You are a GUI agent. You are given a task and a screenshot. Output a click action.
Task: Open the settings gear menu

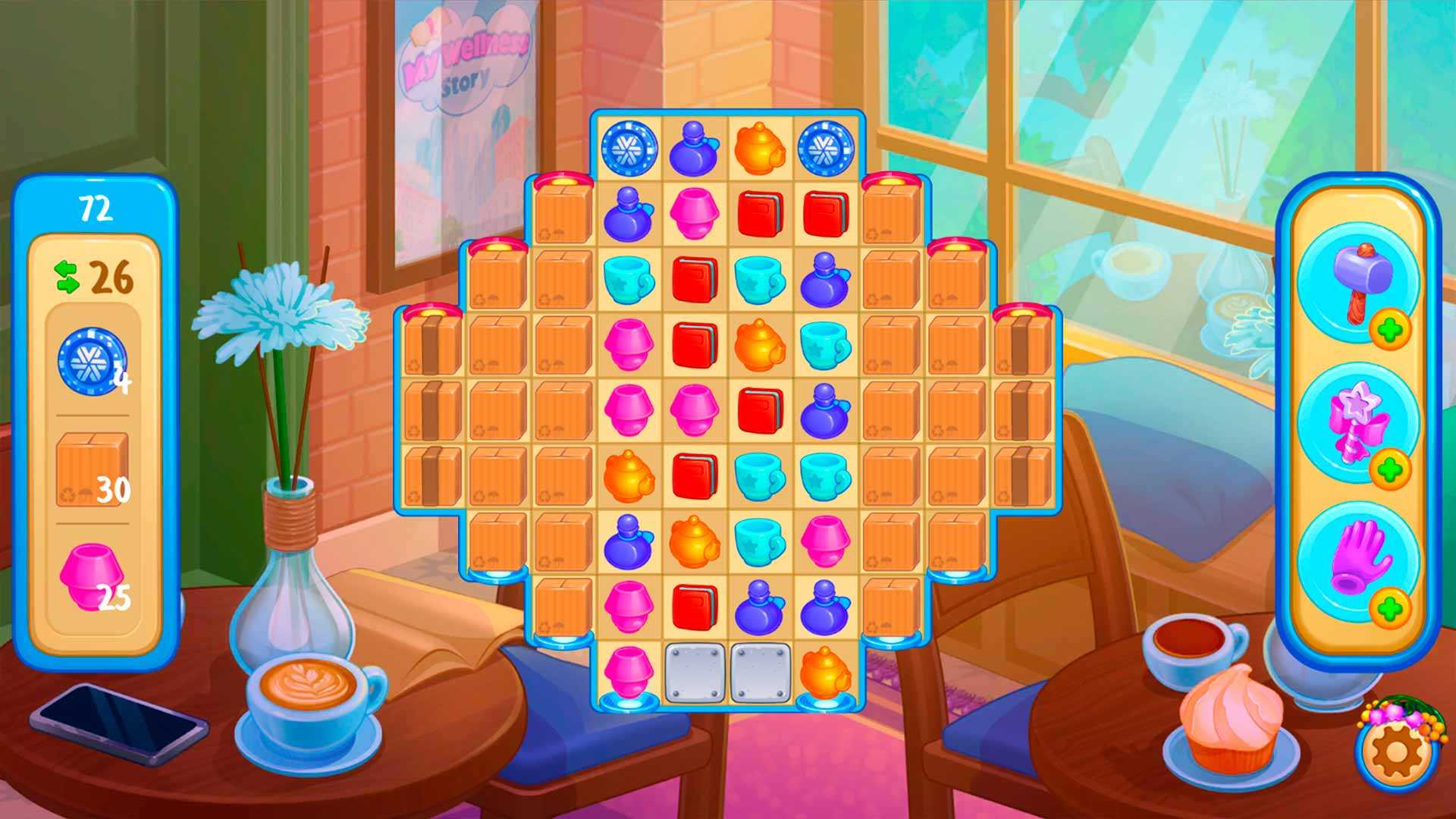[x=1394, y=752]
